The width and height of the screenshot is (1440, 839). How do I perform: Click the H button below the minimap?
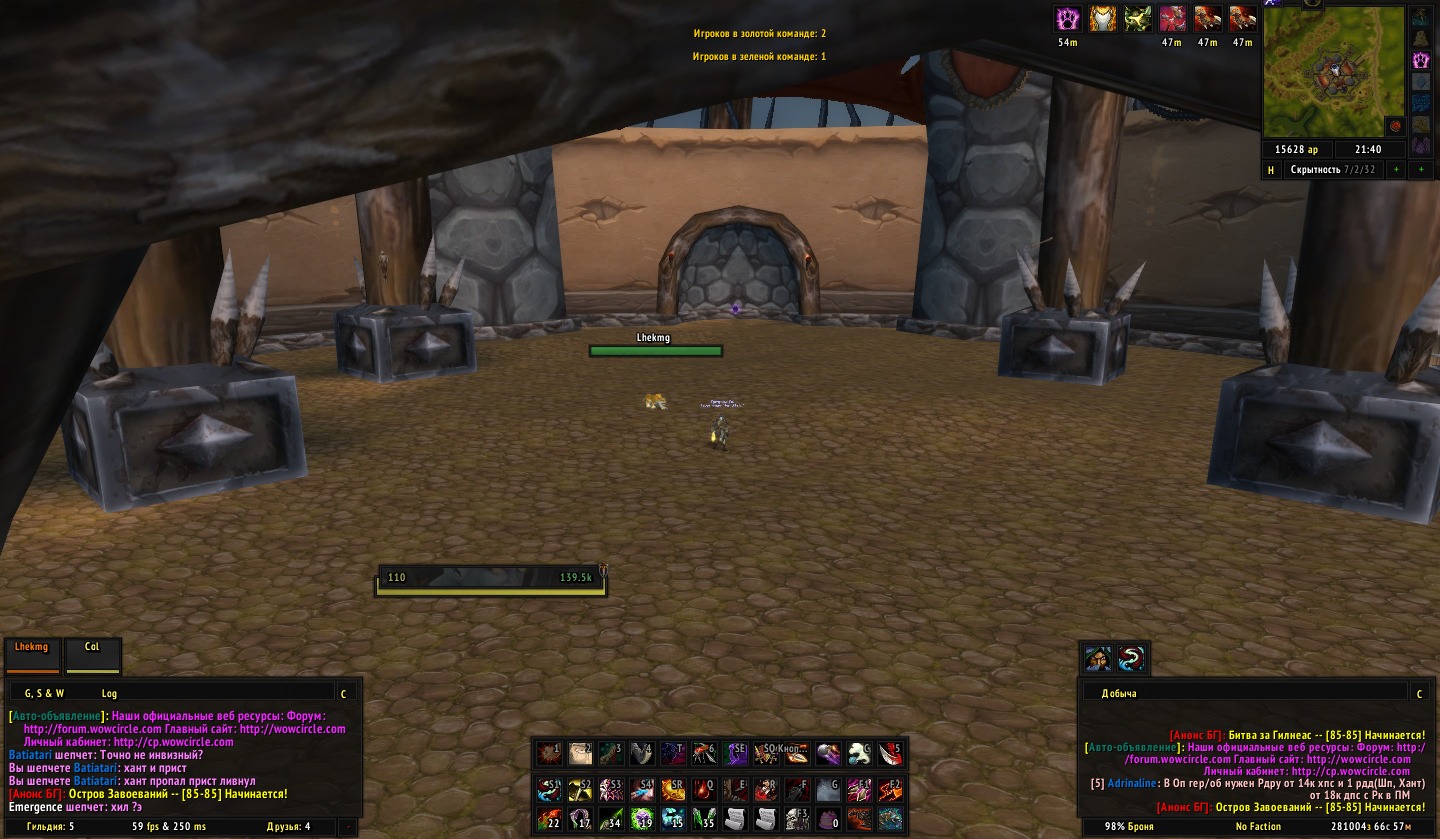(x=1271, y=170)
